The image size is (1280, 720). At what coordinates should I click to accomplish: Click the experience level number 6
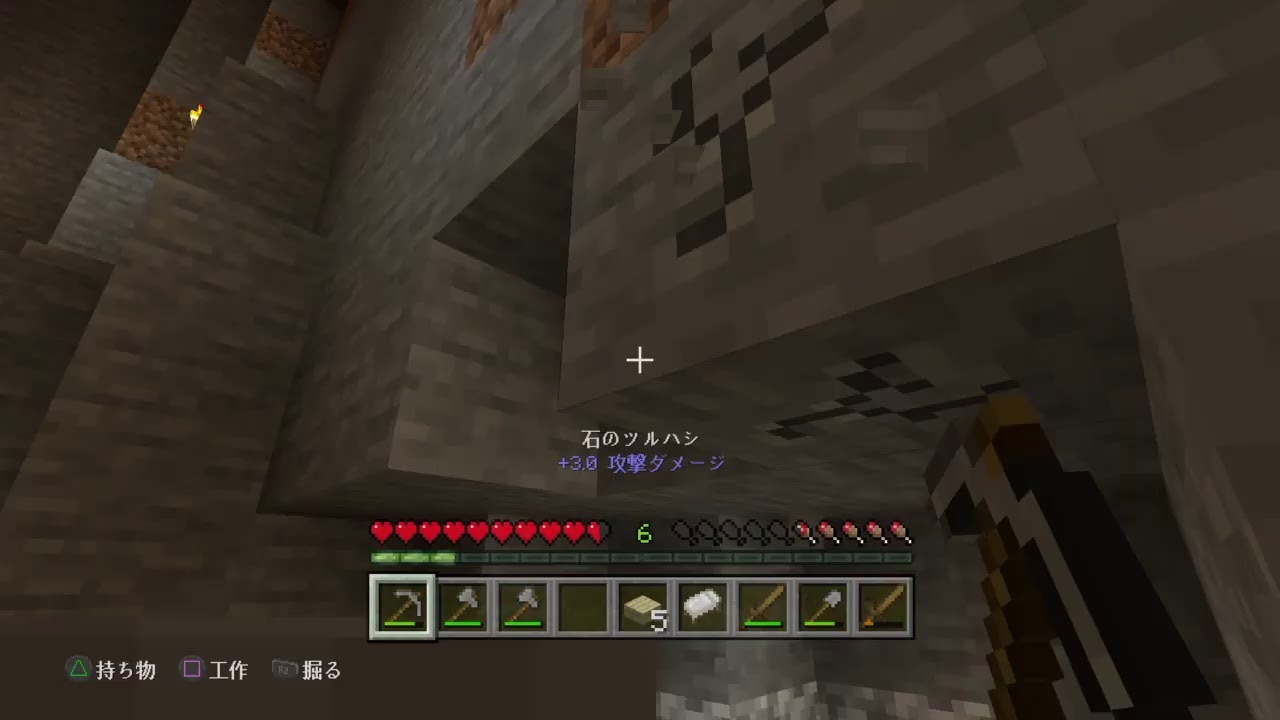643,532
